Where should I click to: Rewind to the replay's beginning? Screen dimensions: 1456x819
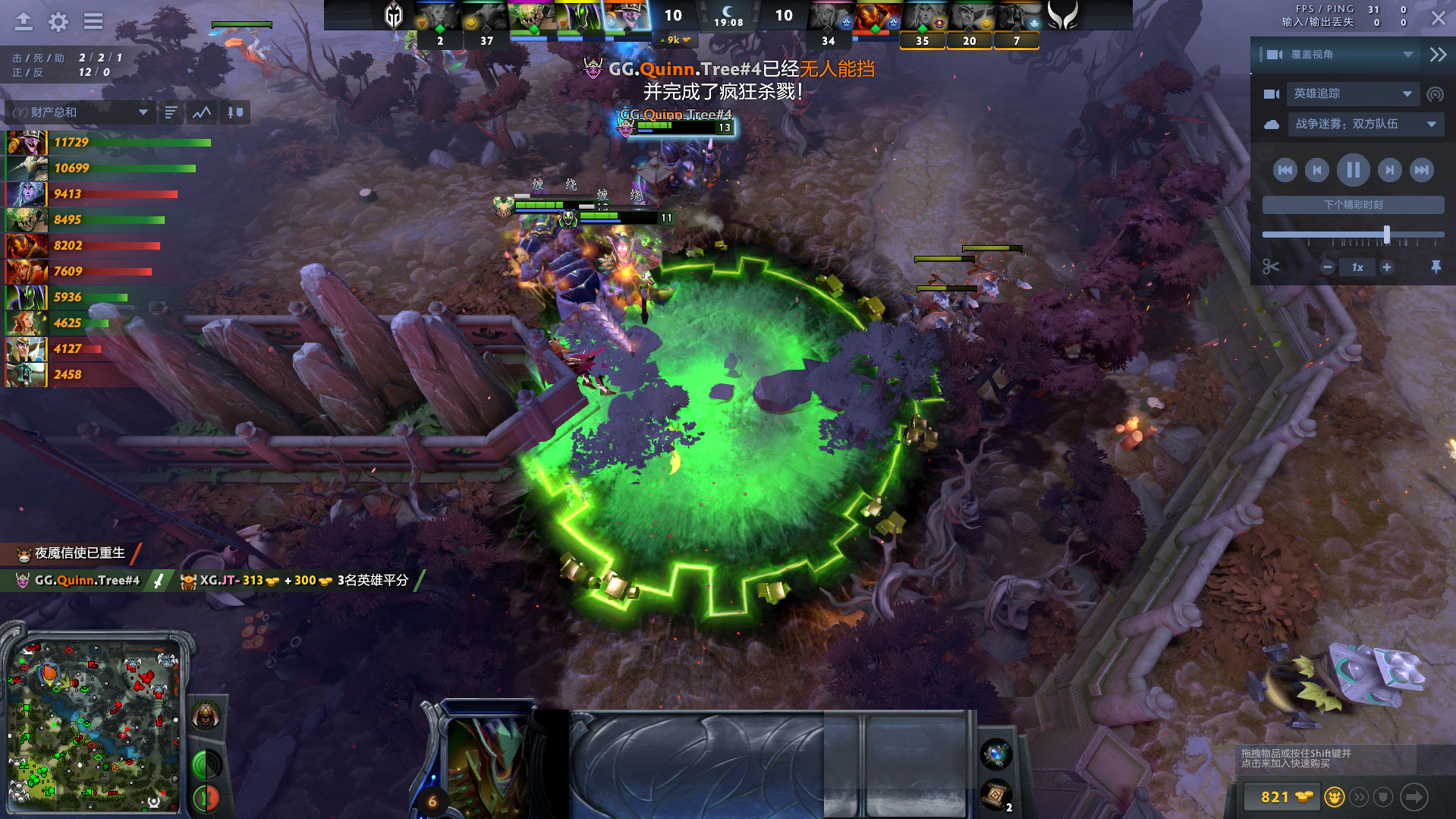point(1285,170)
